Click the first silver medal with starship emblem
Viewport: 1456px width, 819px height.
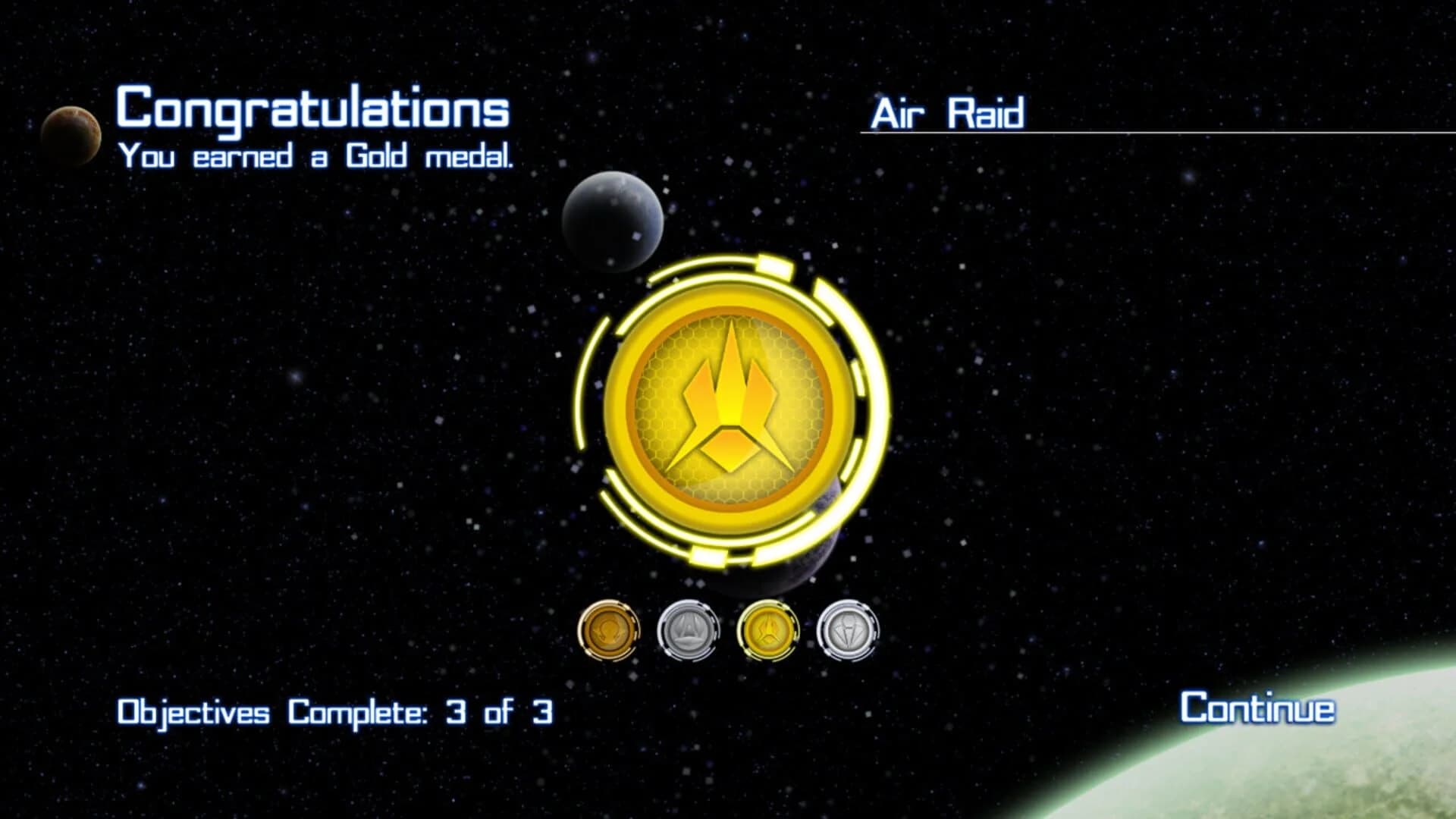tap(689, 631)
